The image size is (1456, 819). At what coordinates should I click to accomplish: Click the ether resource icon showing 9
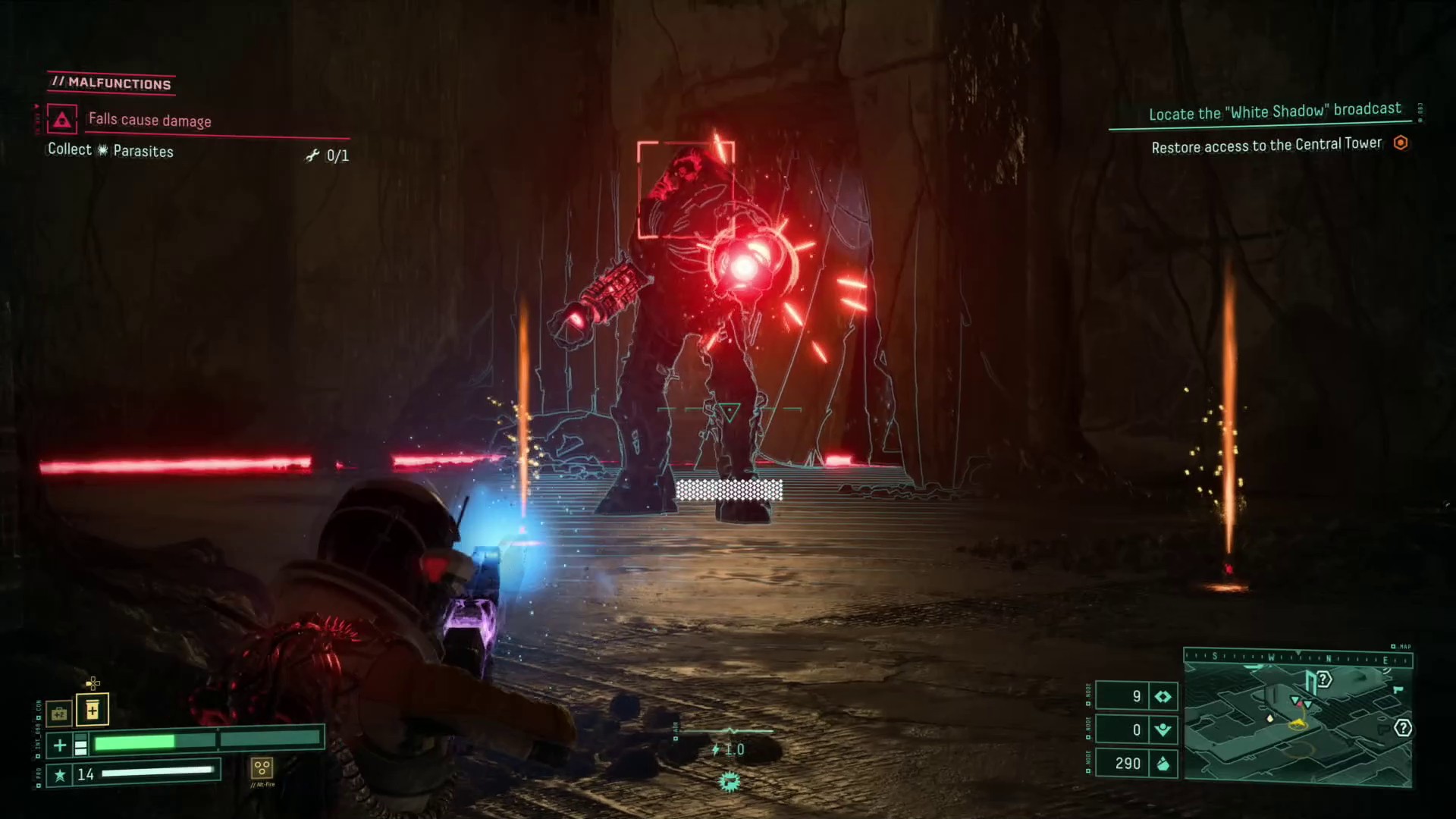coord(1163,696)
